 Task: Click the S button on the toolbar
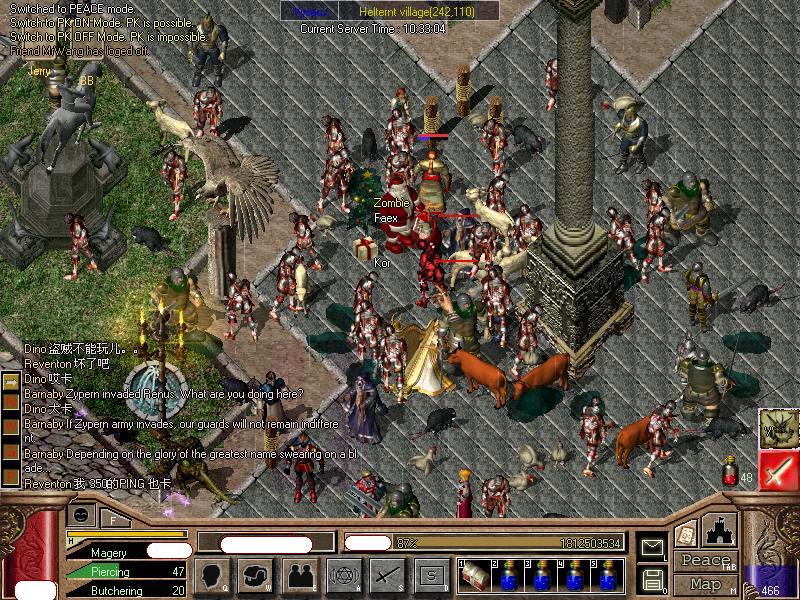431,575
